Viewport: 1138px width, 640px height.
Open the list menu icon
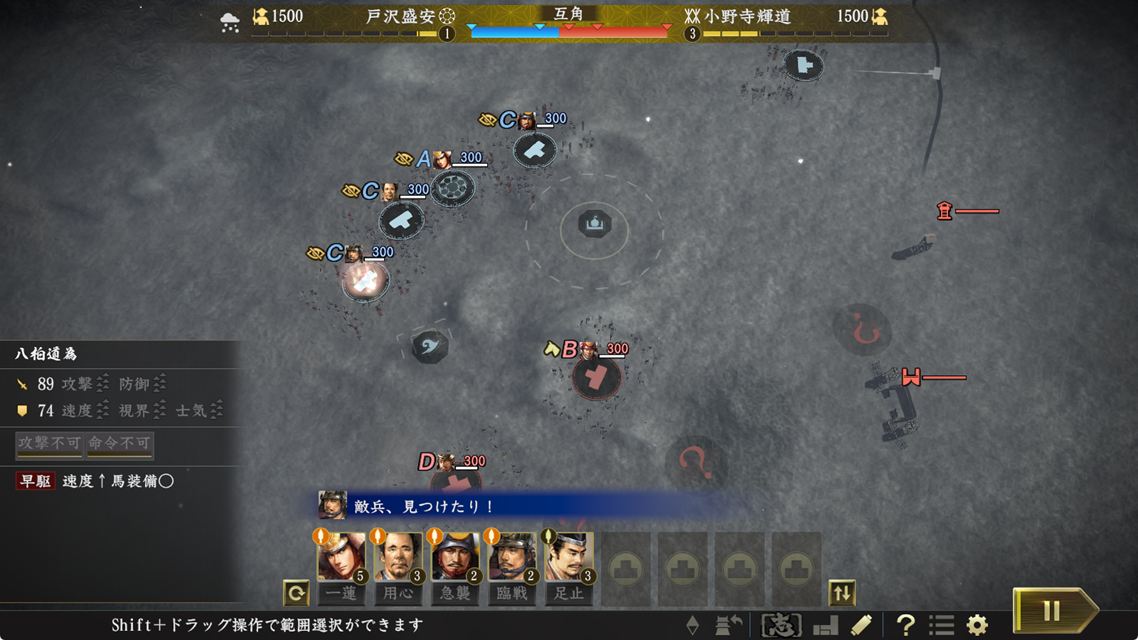941,626
